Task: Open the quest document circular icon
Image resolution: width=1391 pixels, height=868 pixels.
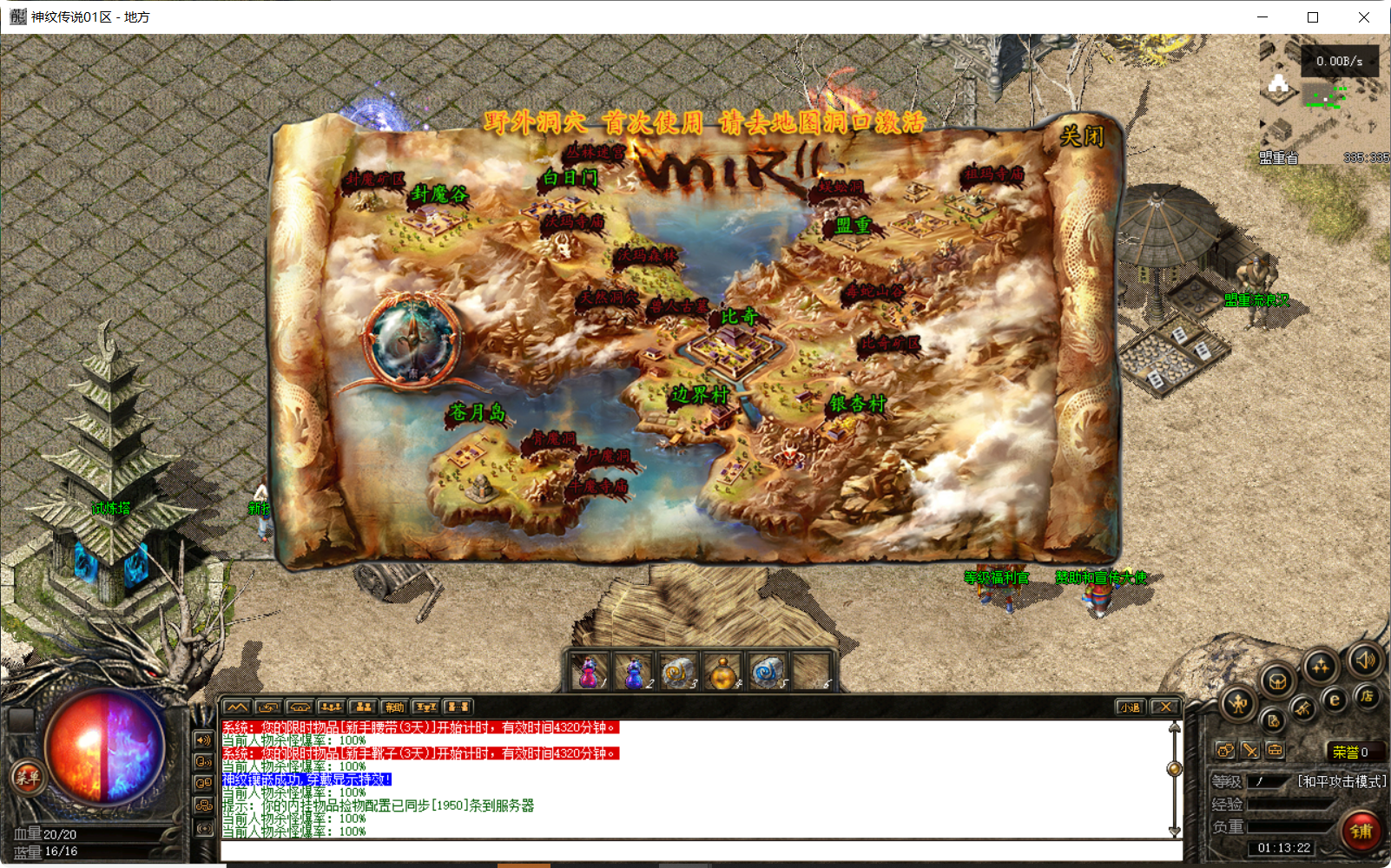Action: pos(1274,721)
